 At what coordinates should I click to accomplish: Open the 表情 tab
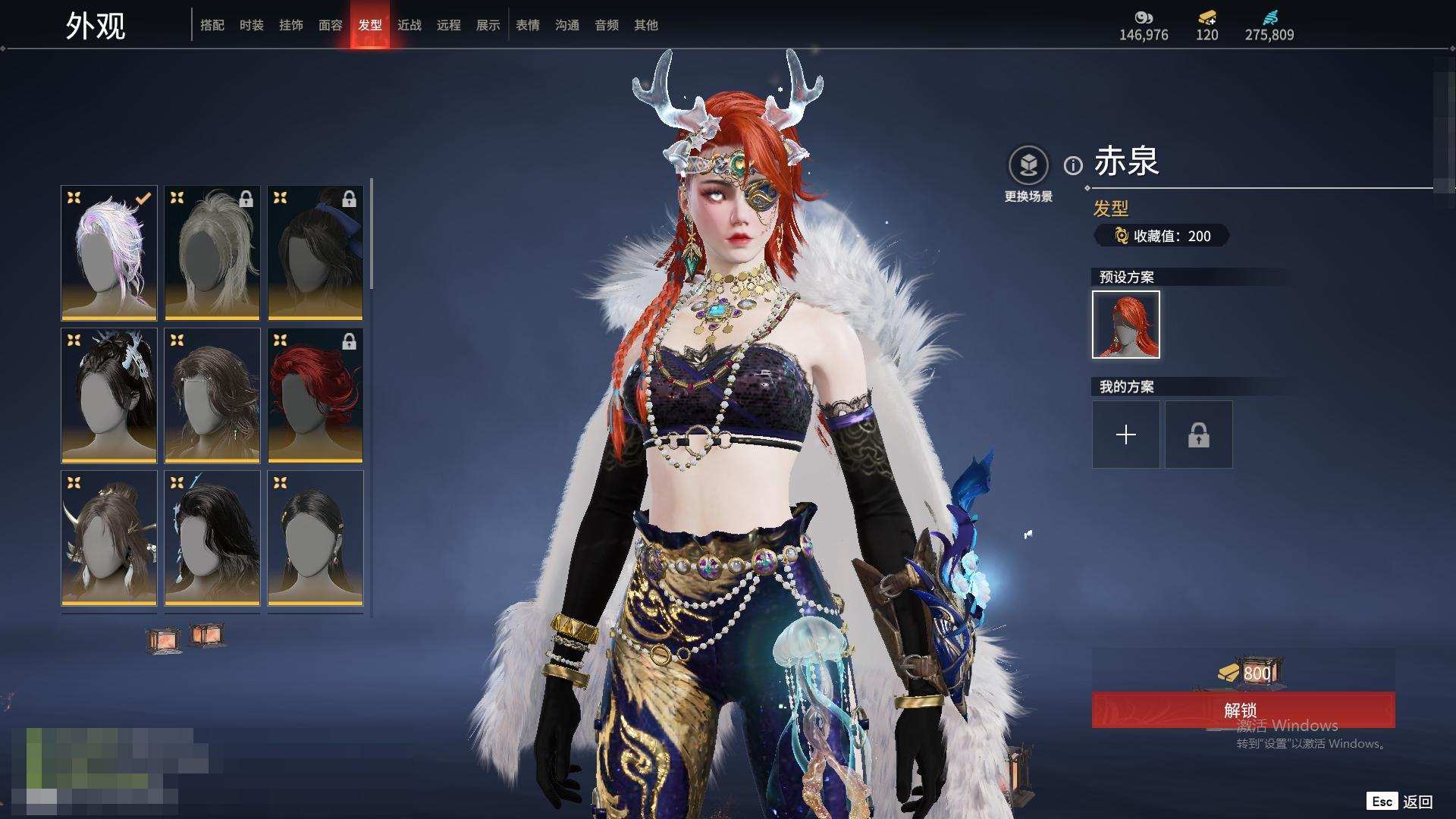click(x=528, y=25)
